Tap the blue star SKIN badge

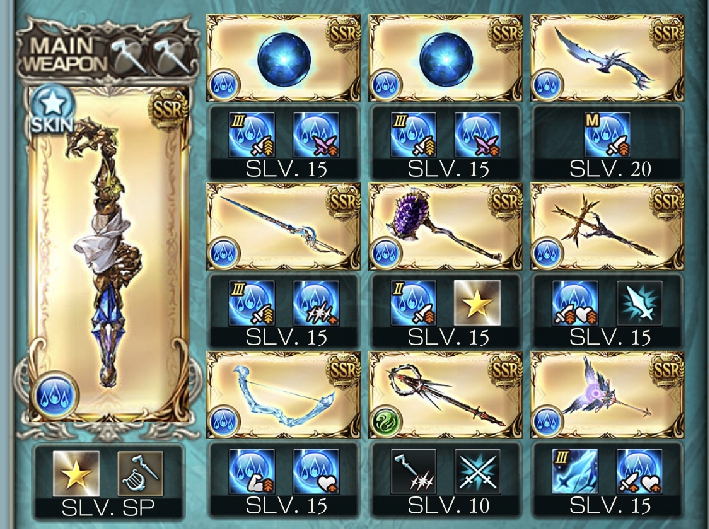point(48,107)
